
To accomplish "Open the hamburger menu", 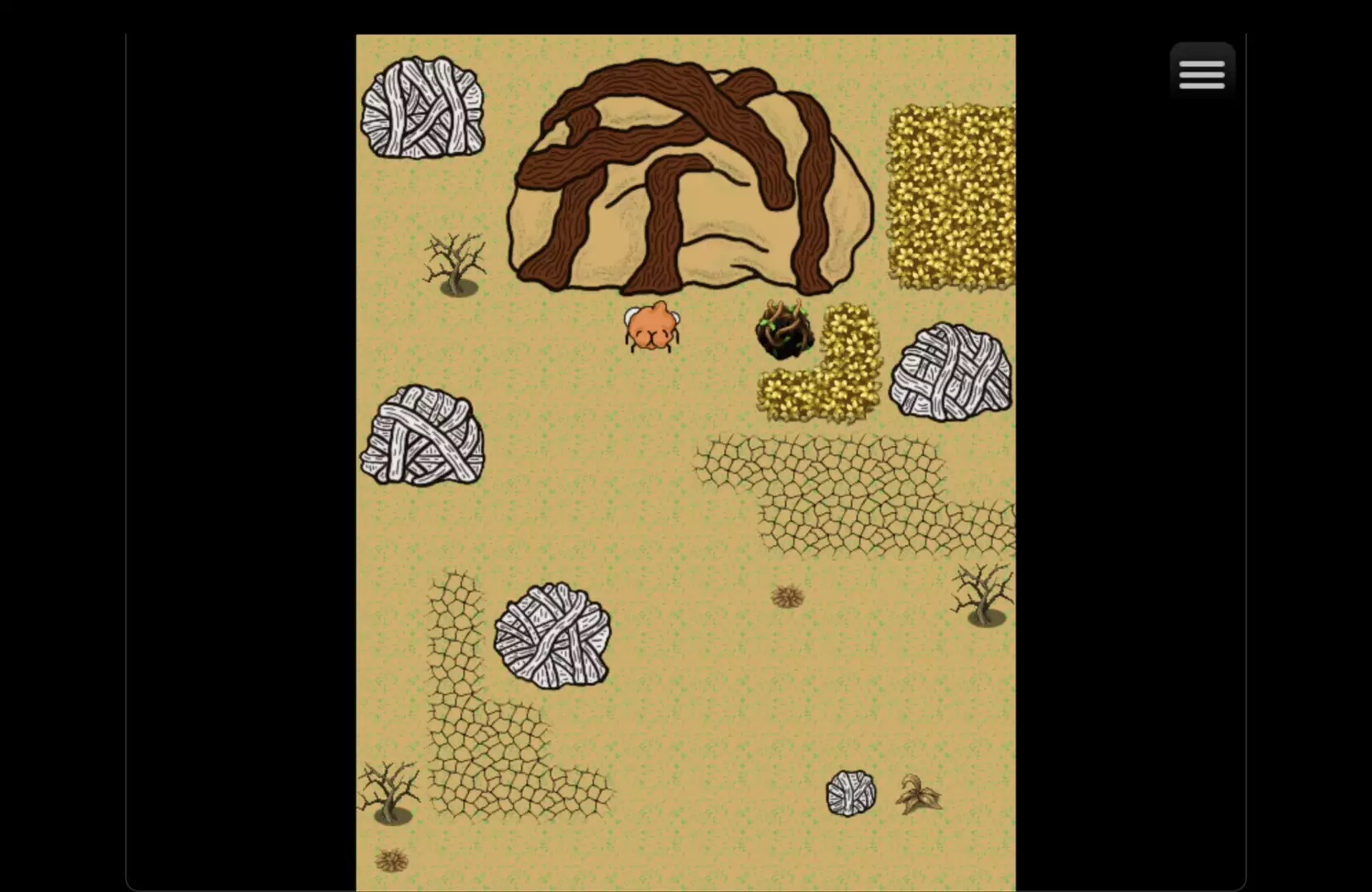I will (x=1202, y=73).
